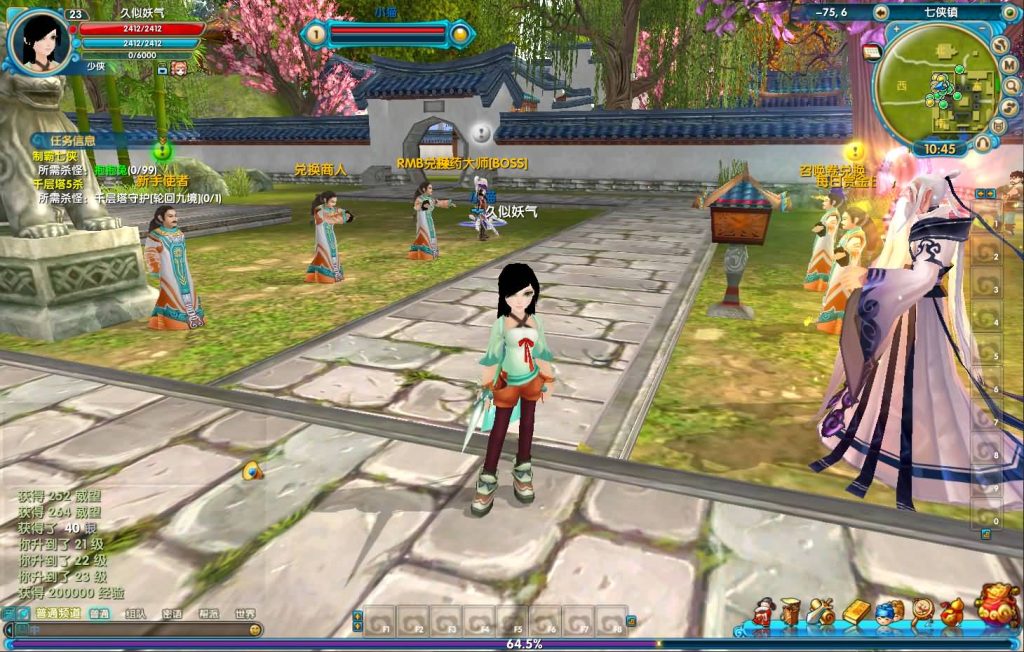
Task: Open the calendar icon beside minimap
Action: pyautogui.click(x=871, y=52)
